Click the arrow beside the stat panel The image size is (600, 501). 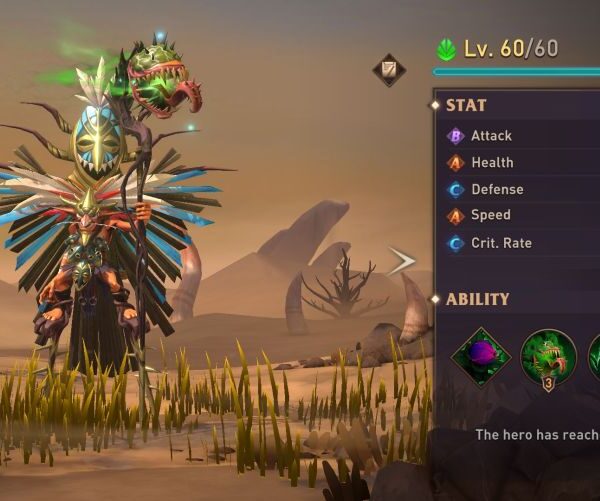[x=401, y=261]
